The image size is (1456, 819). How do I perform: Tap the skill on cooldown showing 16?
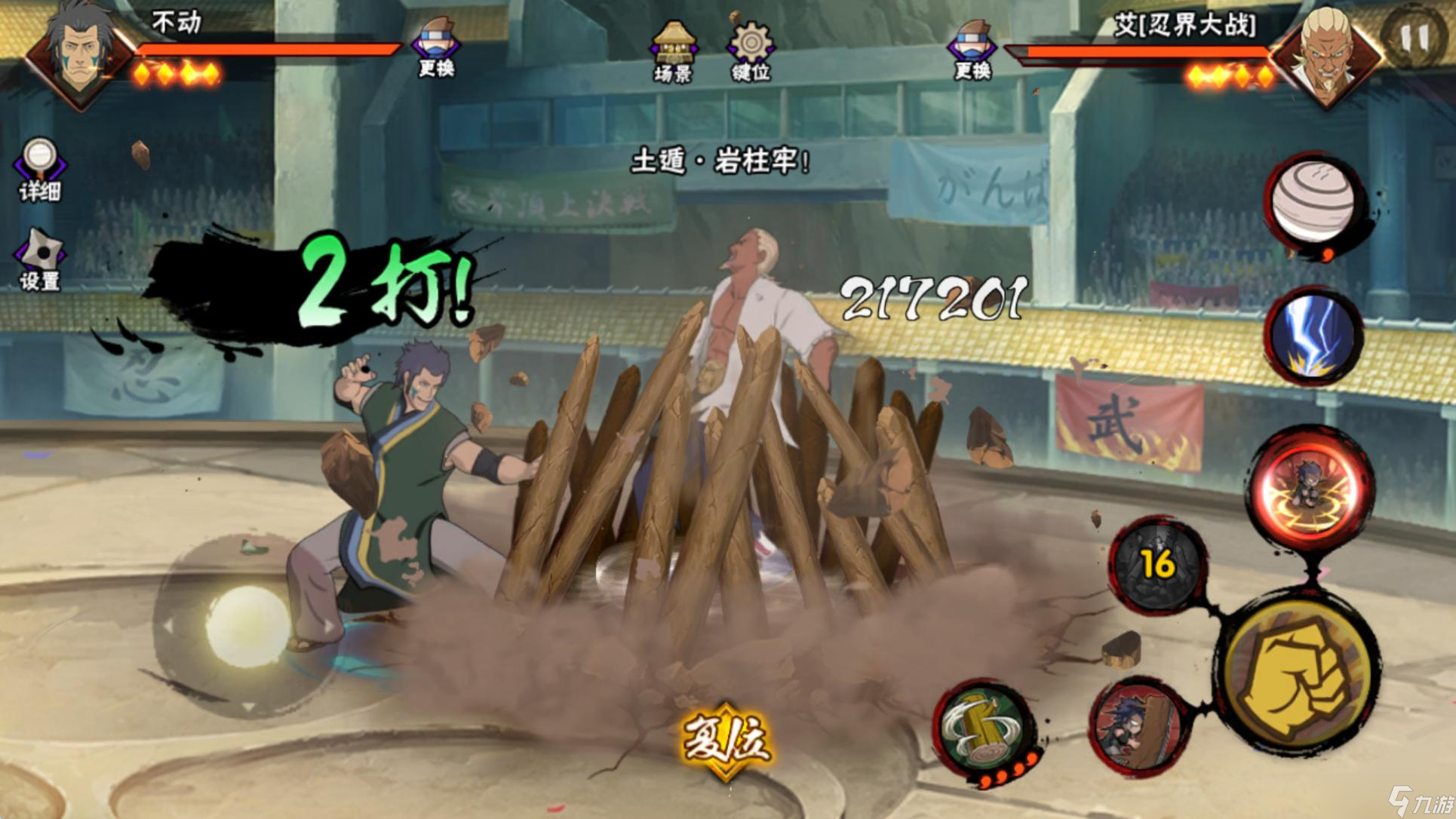(1157, 564)
